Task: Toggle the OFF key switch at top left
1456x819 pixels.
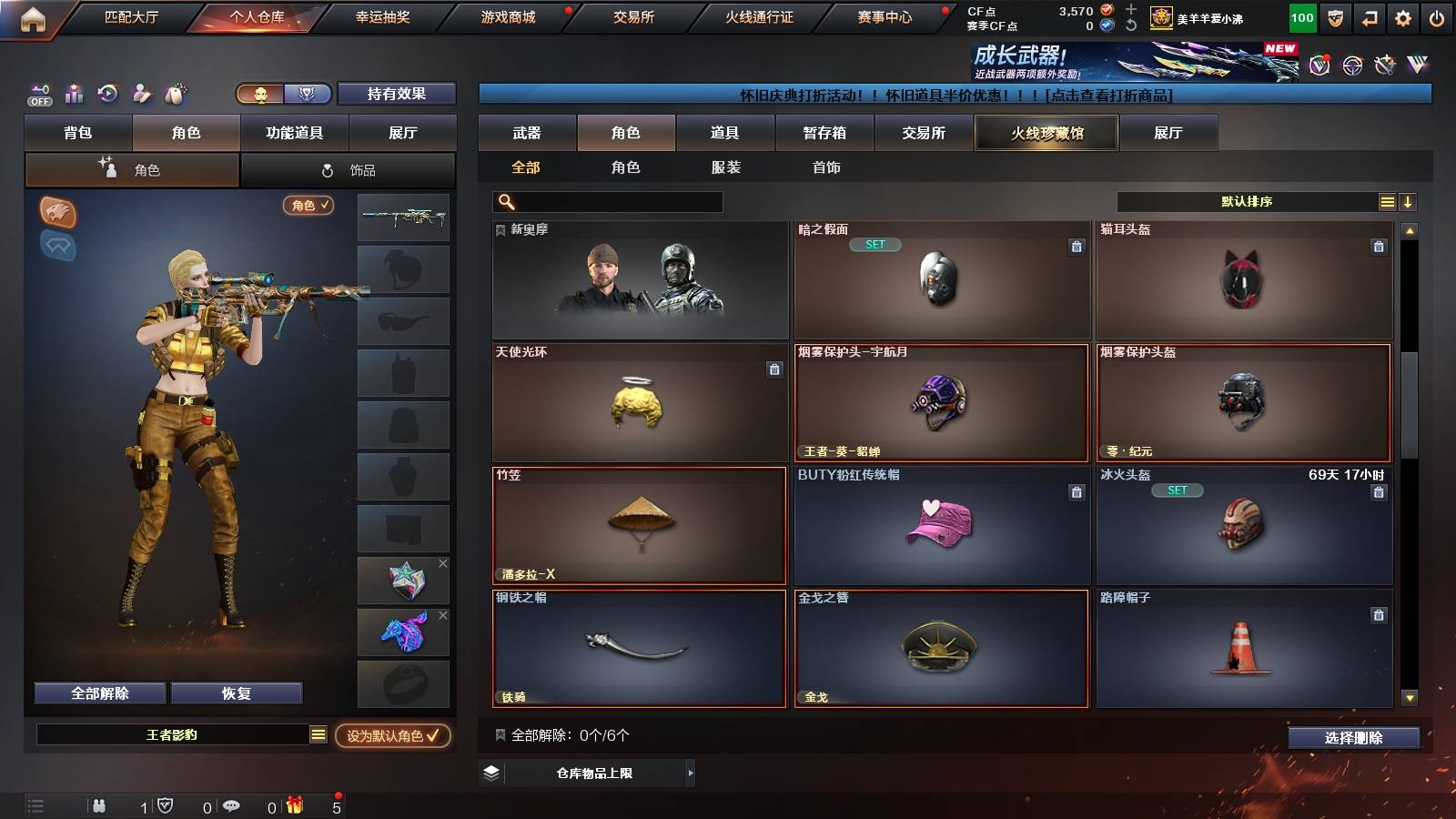Action: click(x=38, y=94)
